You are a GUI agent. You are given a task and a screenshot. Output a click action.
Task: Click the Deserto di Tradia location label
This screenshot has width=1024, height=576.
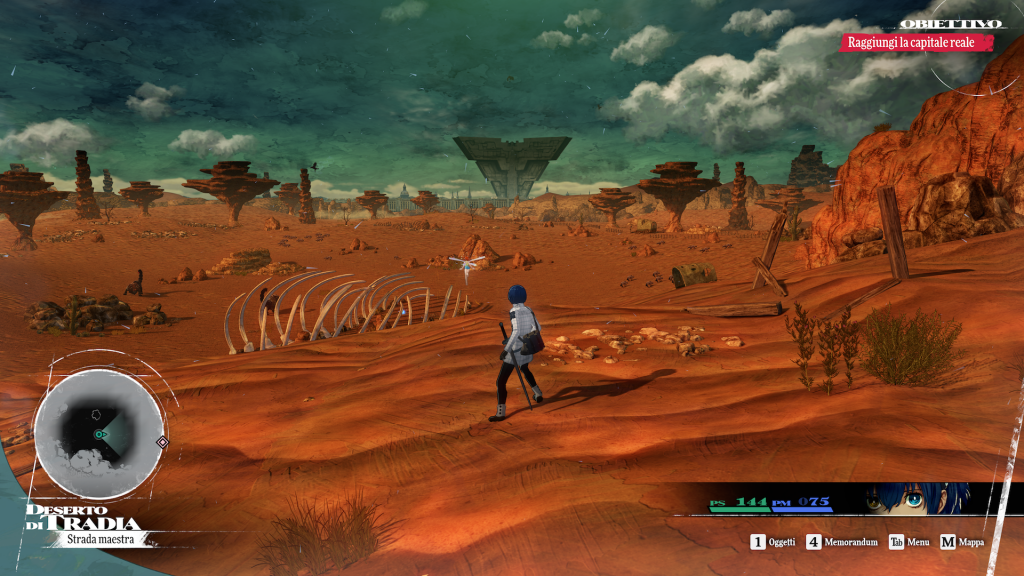pyautogui.click(x=83, y=518)
